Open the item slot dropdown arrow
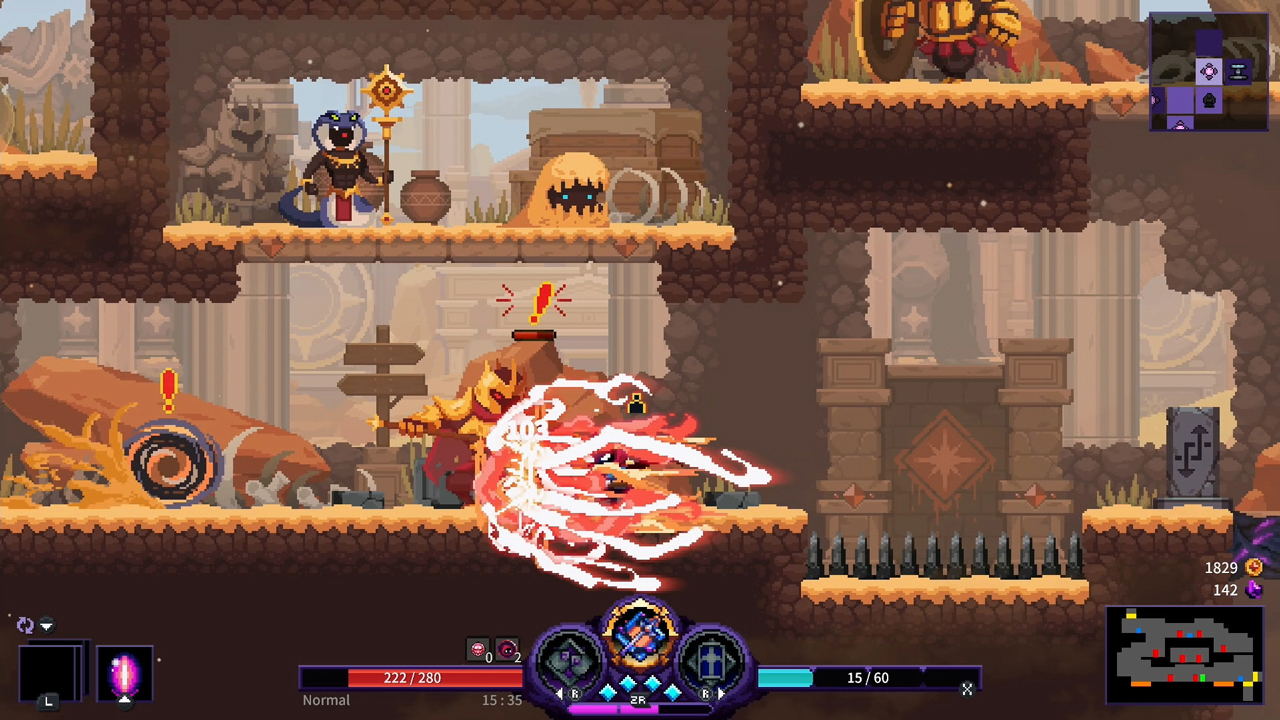 pyautogui.click(x=46, y=625)
